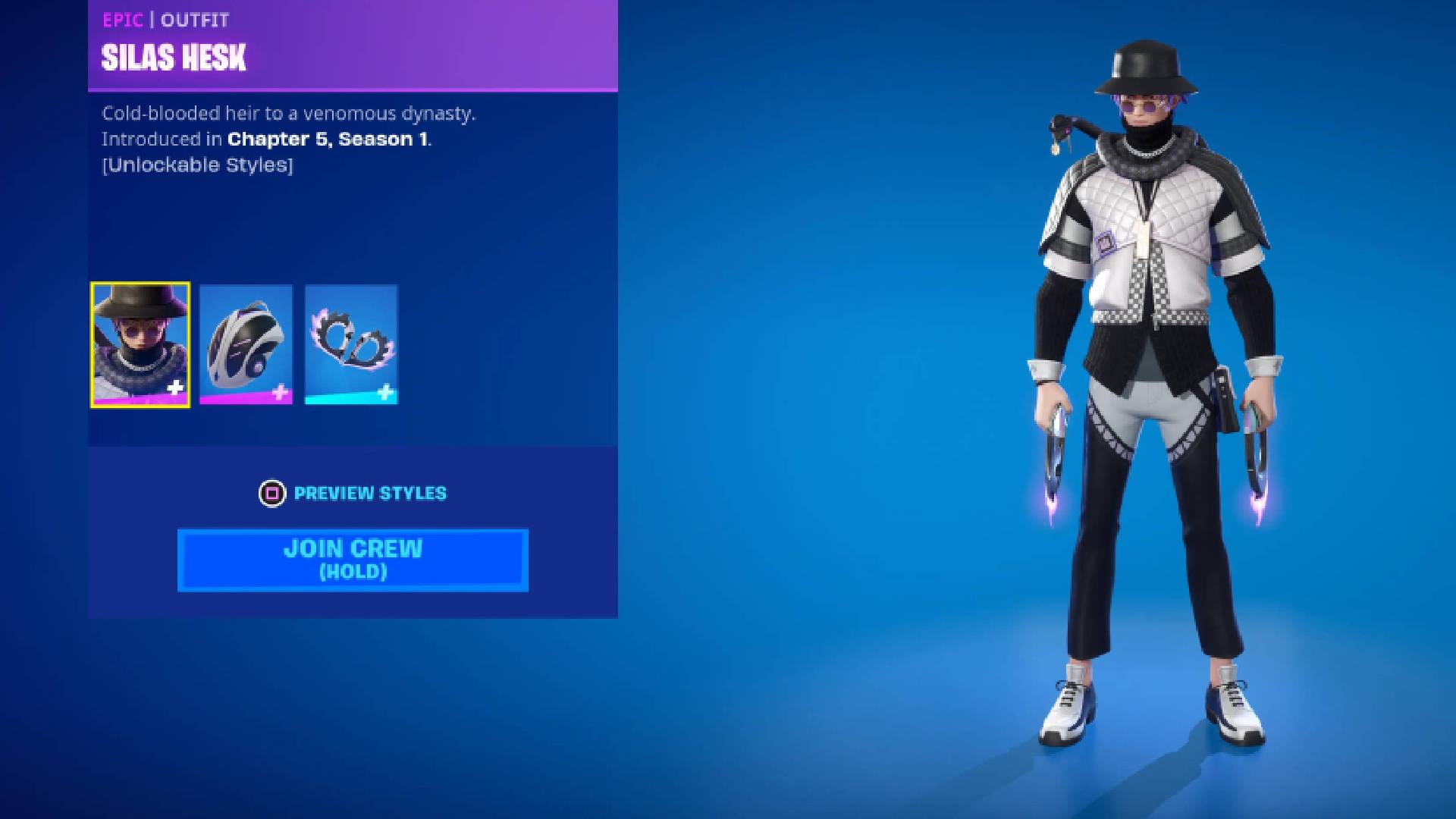Expand the [Unlockable Styles] section
This screenshot has width=1456, height=819.
pos(197,165)
